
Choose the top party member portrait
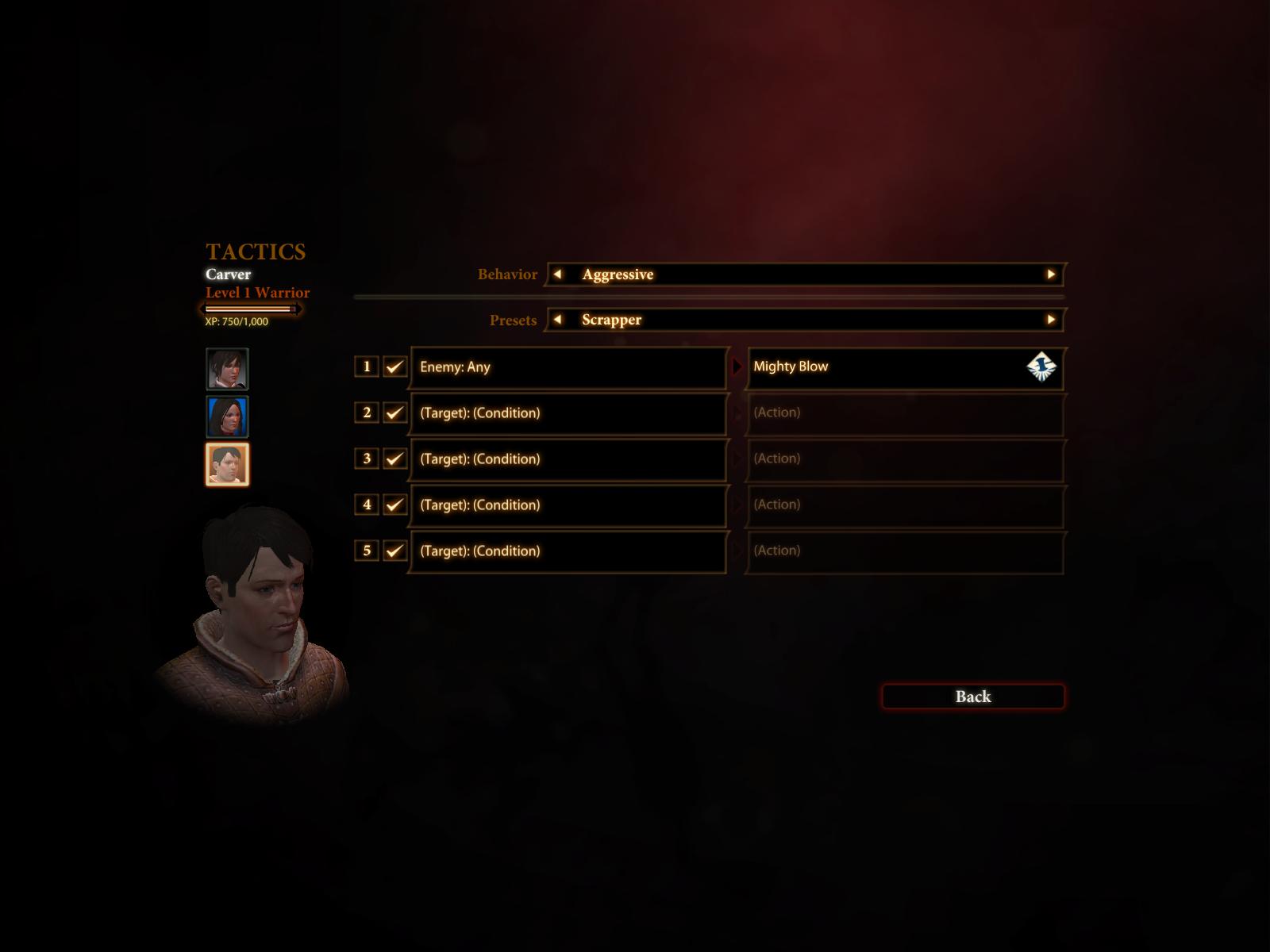tap(227, 369)
